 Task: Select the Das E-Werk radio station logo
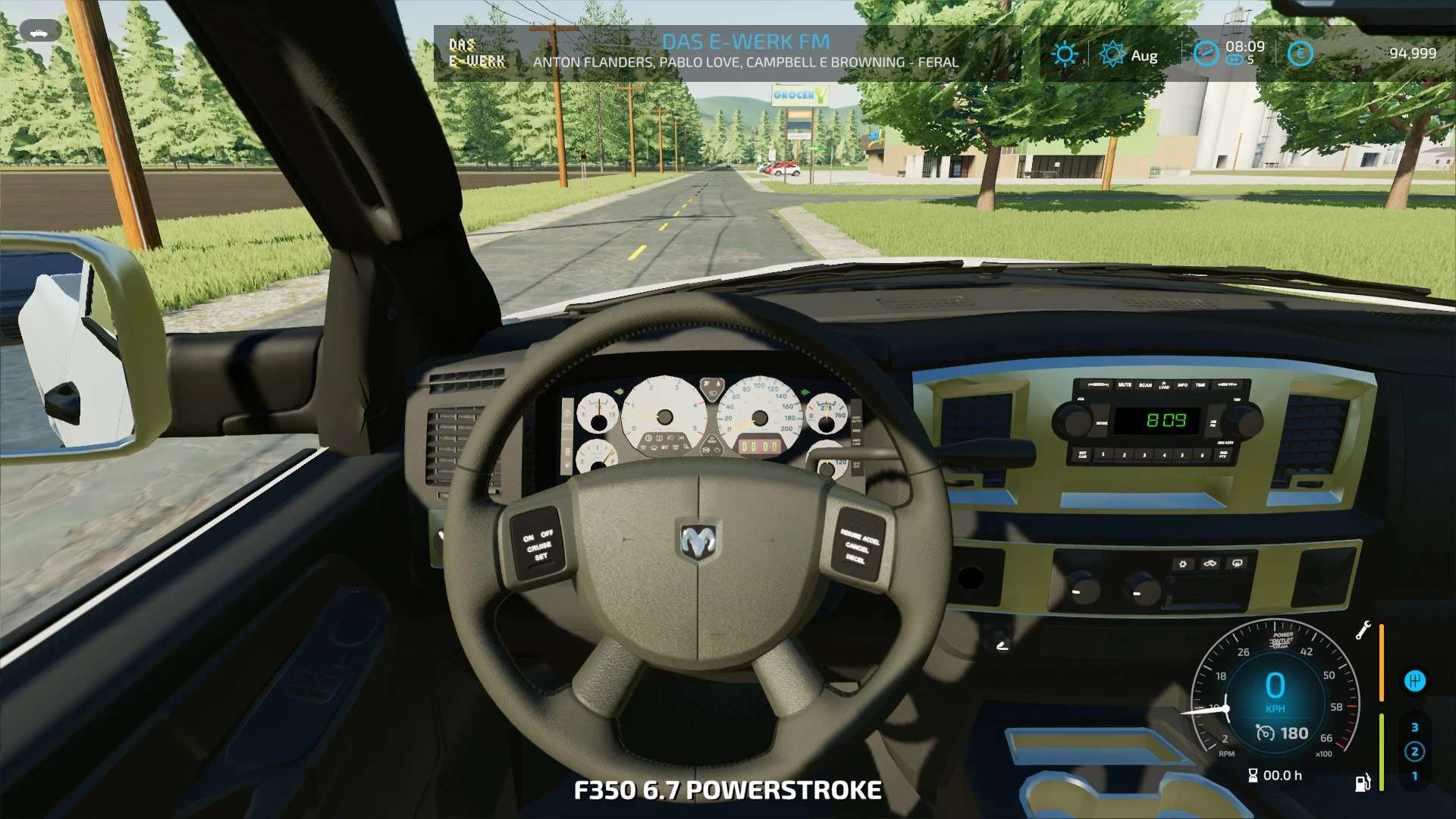(476, 53)
